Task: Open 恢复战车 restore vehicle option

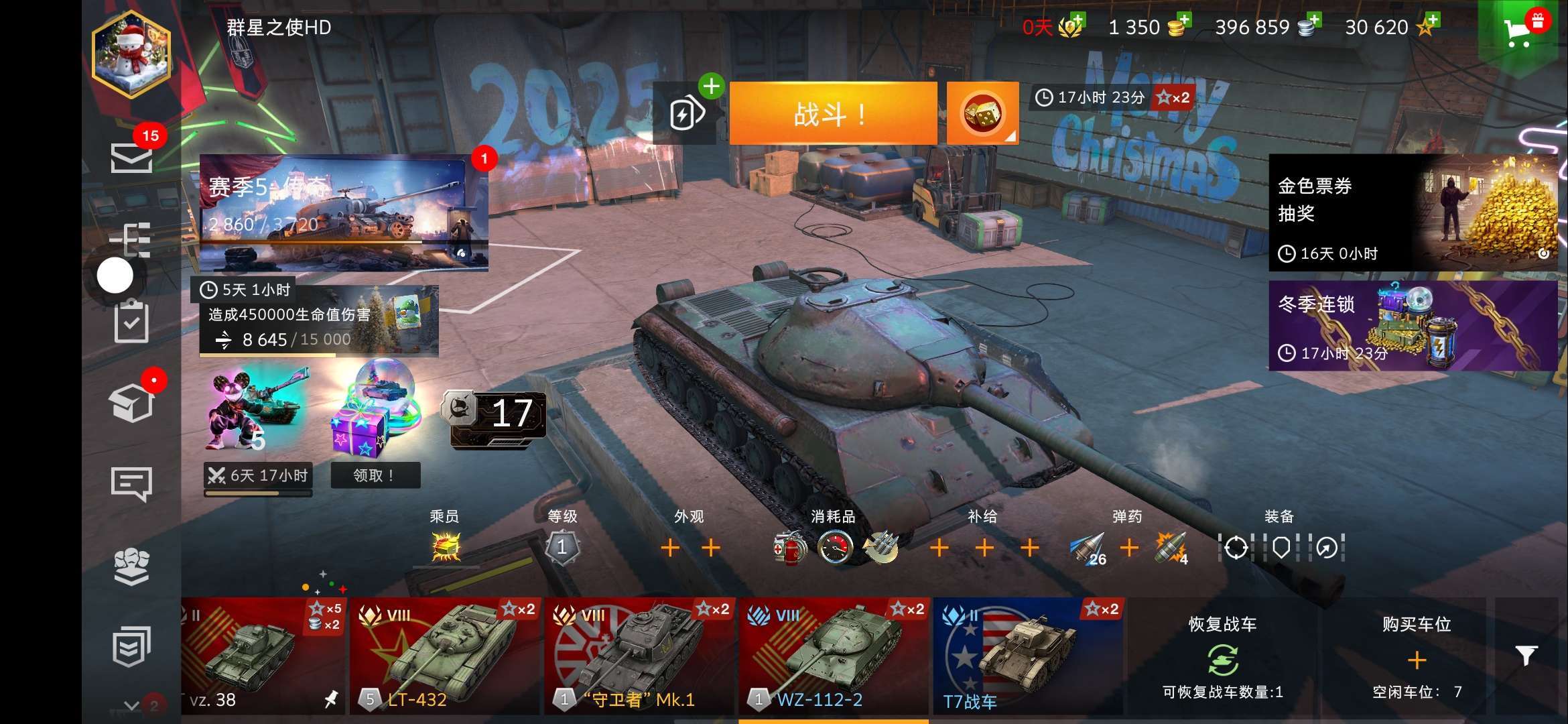Action: (x=1222, y=657)
